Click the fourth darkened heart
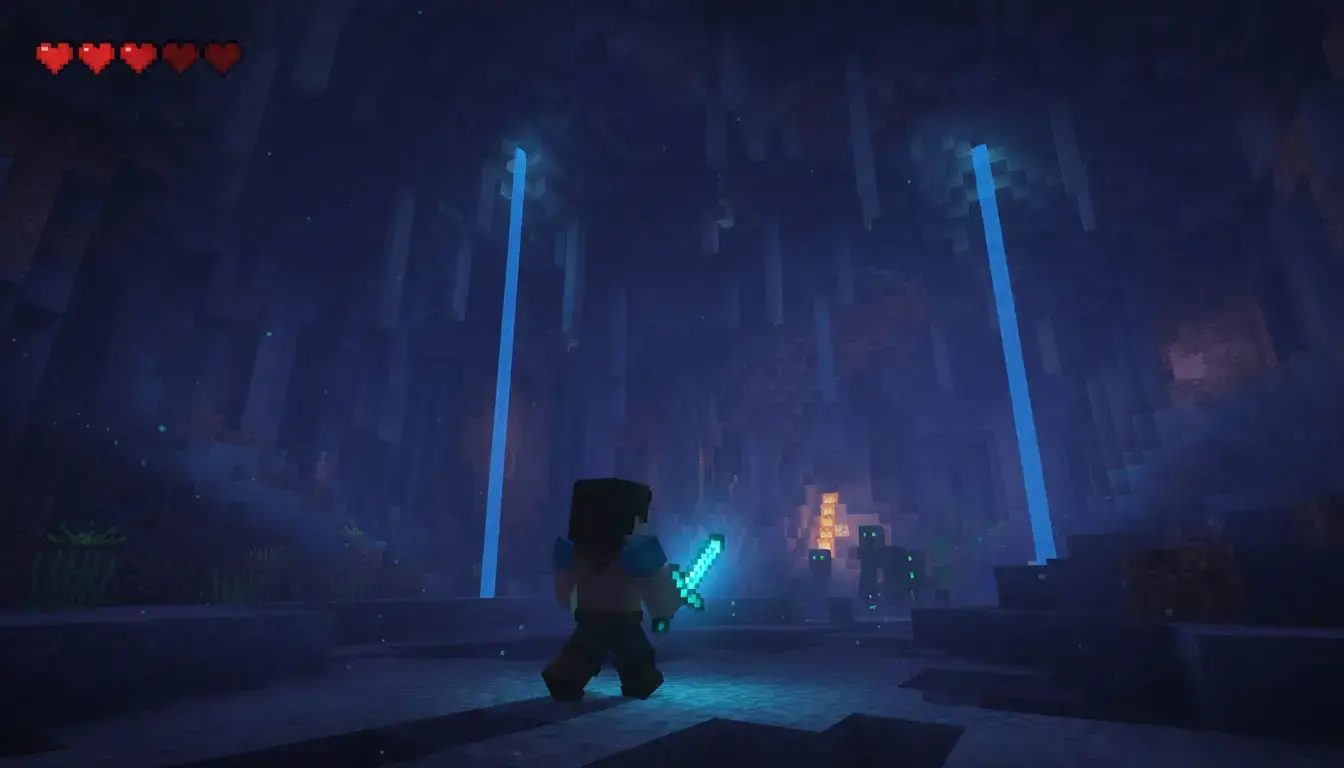This screenshot has height=768, width=1344. [x=181, y=55]
